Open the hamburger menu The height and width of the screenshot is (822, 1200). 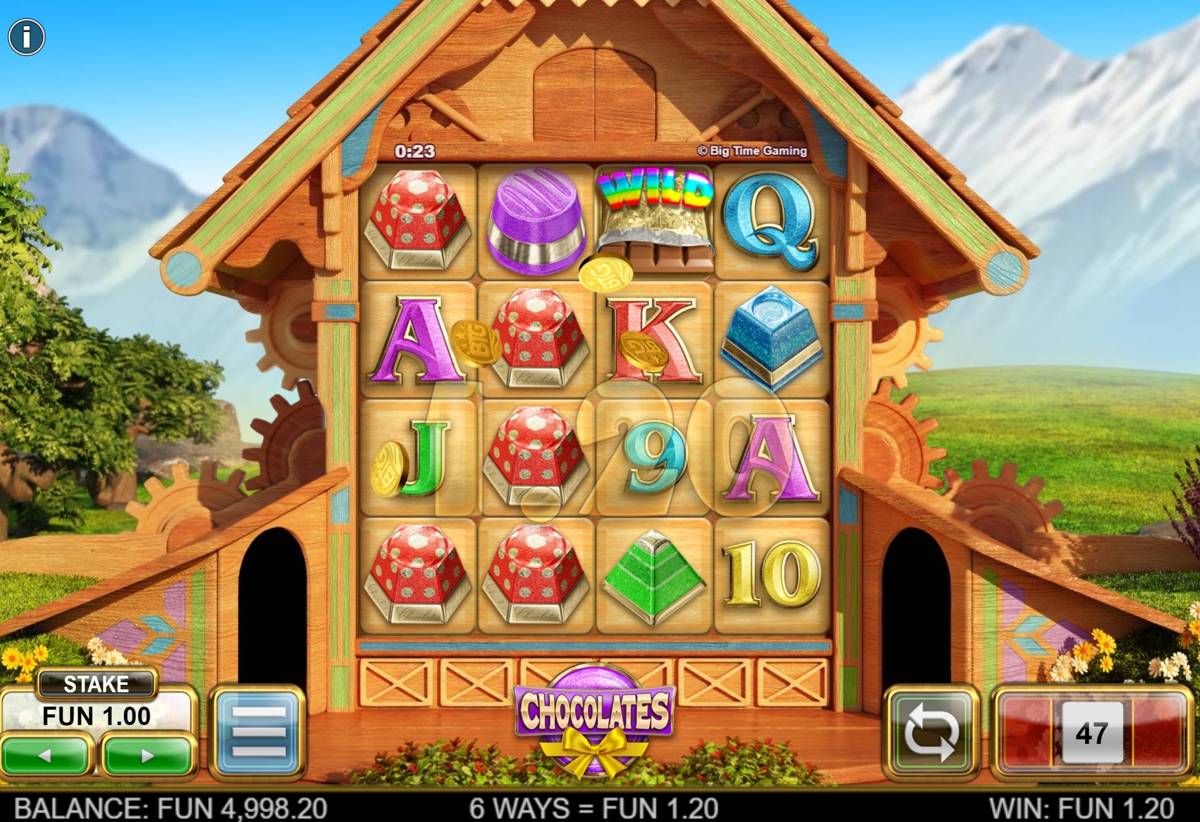click(x=257, y=733)
